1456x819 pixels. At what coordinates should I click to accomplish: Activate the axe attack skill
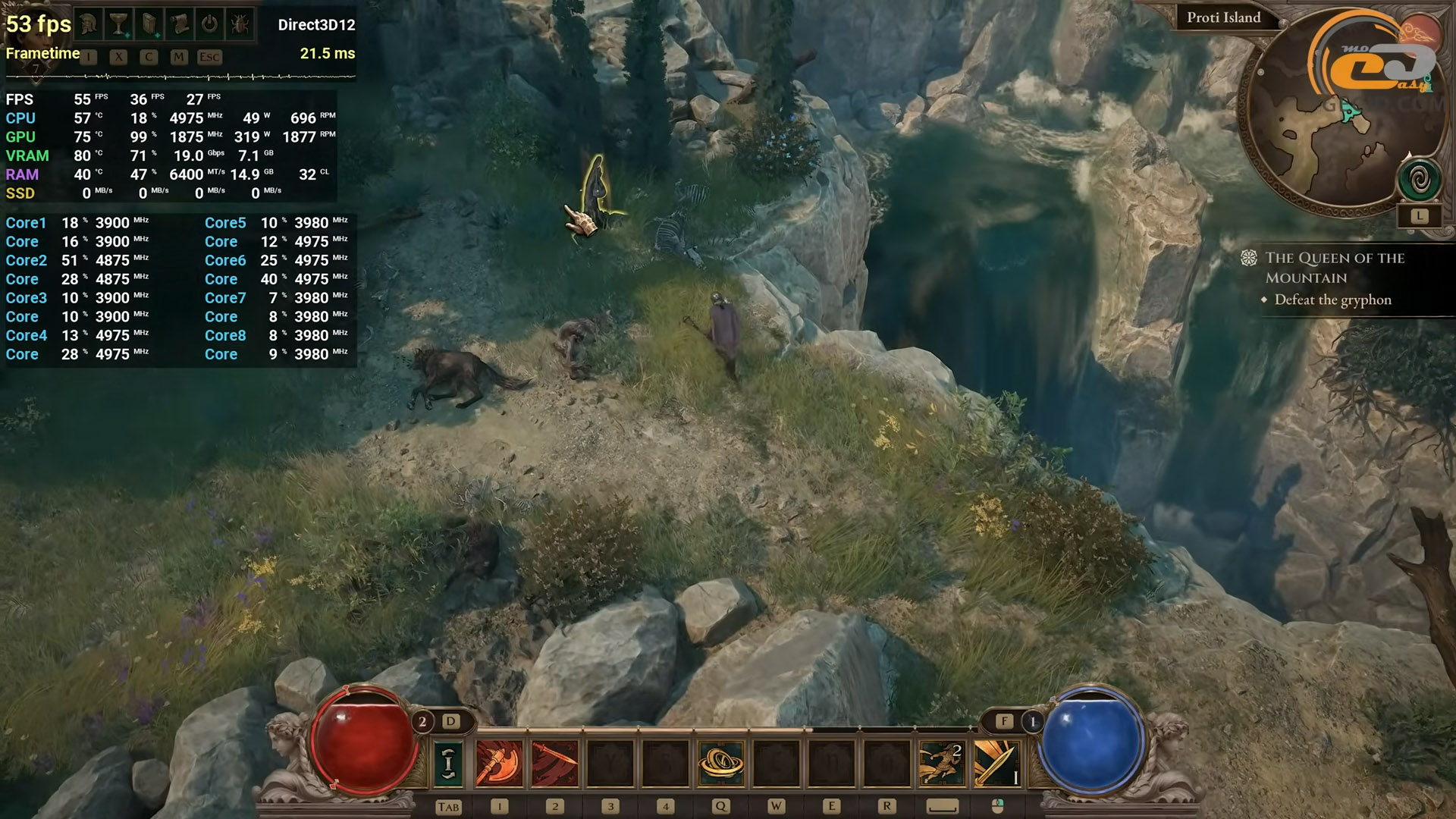pyautogui.click(x=499, y=762)
